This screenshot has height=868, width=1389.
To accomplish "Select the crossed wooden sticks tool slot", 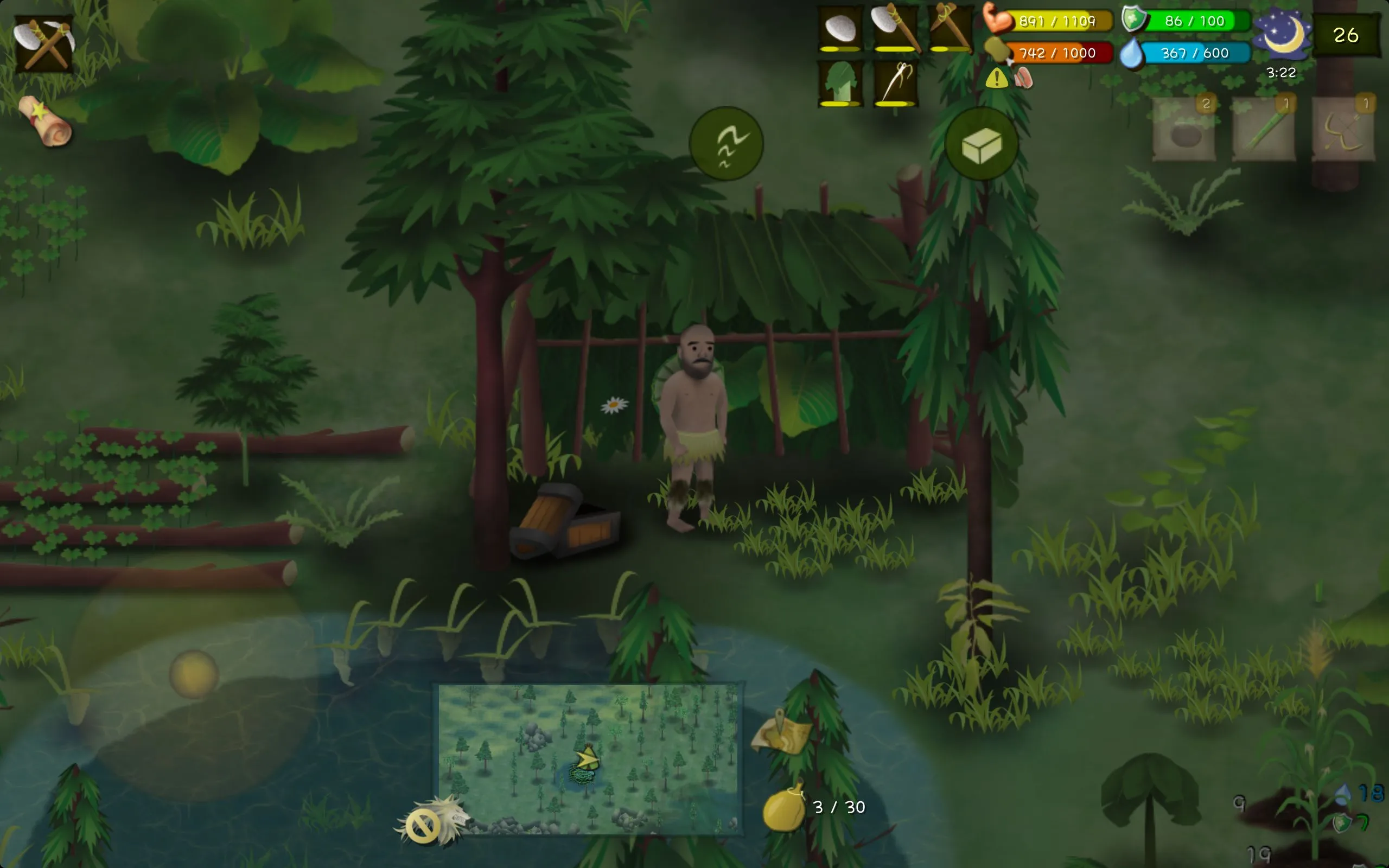I will coord(950,29).
